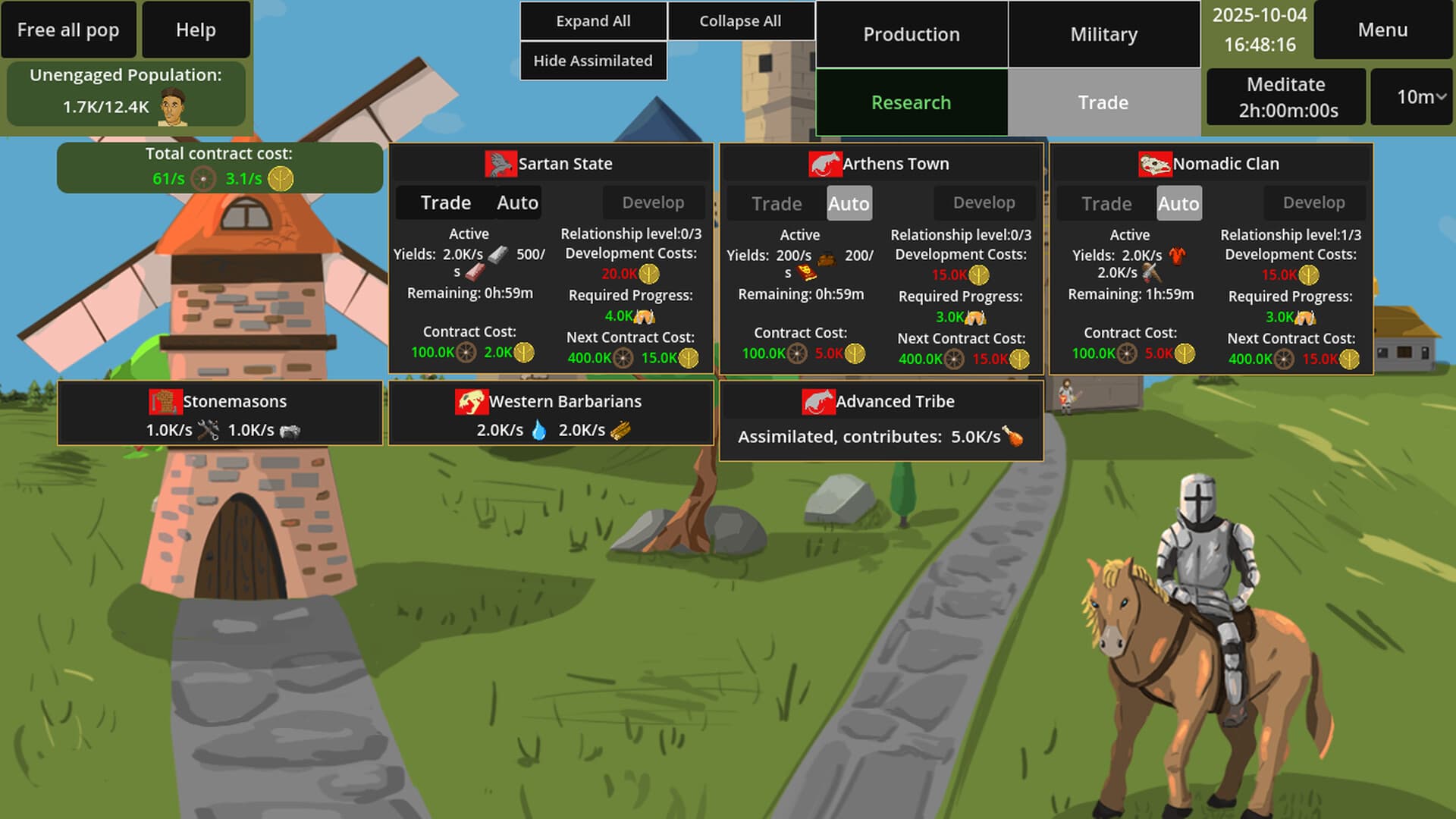Collapse All faction panels
The width and height of the screenshot is (1456, 819).
tap(740, 20)
